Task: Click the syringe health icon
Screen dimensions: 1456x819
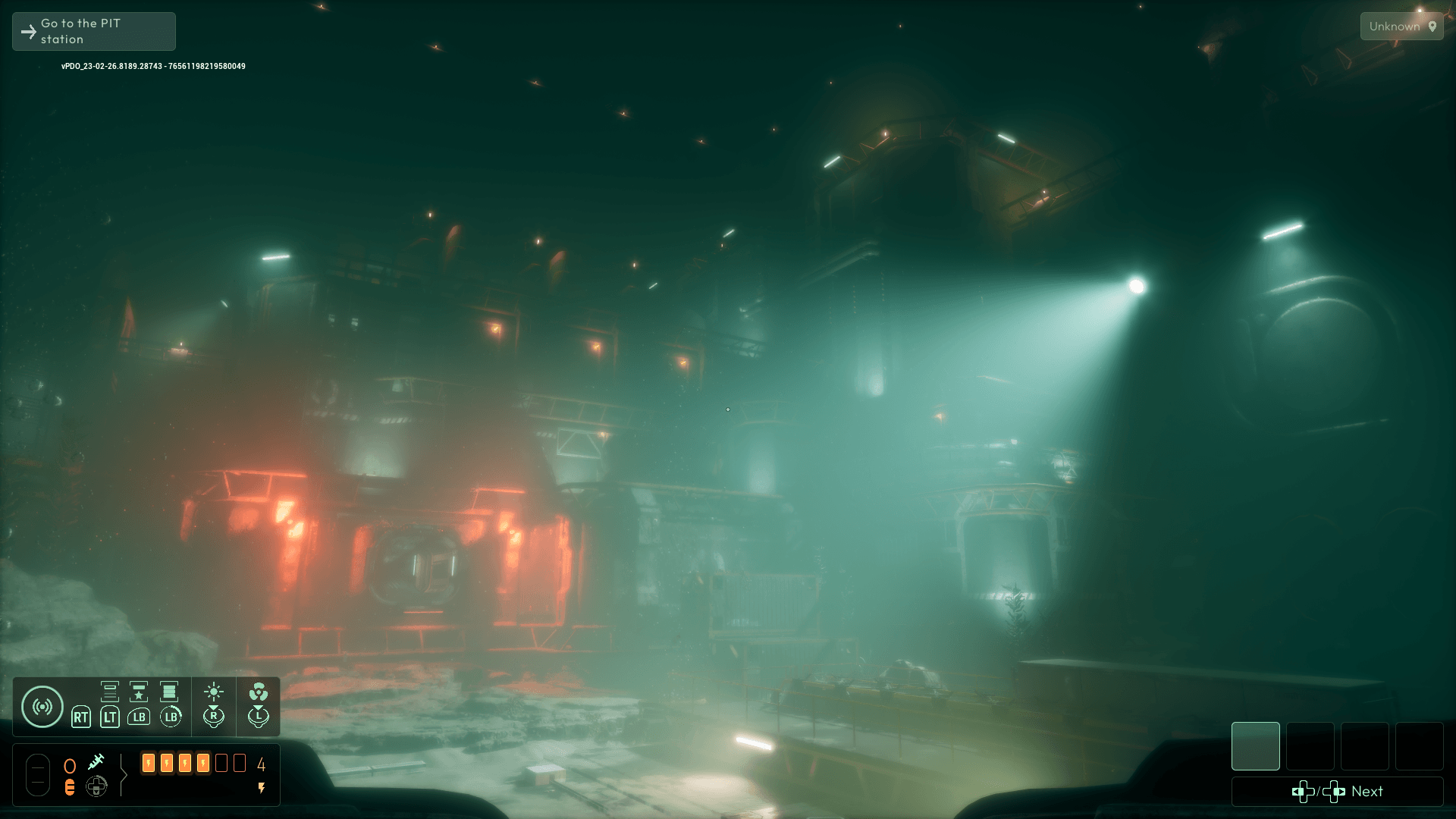Action: [x=96, y=763]
